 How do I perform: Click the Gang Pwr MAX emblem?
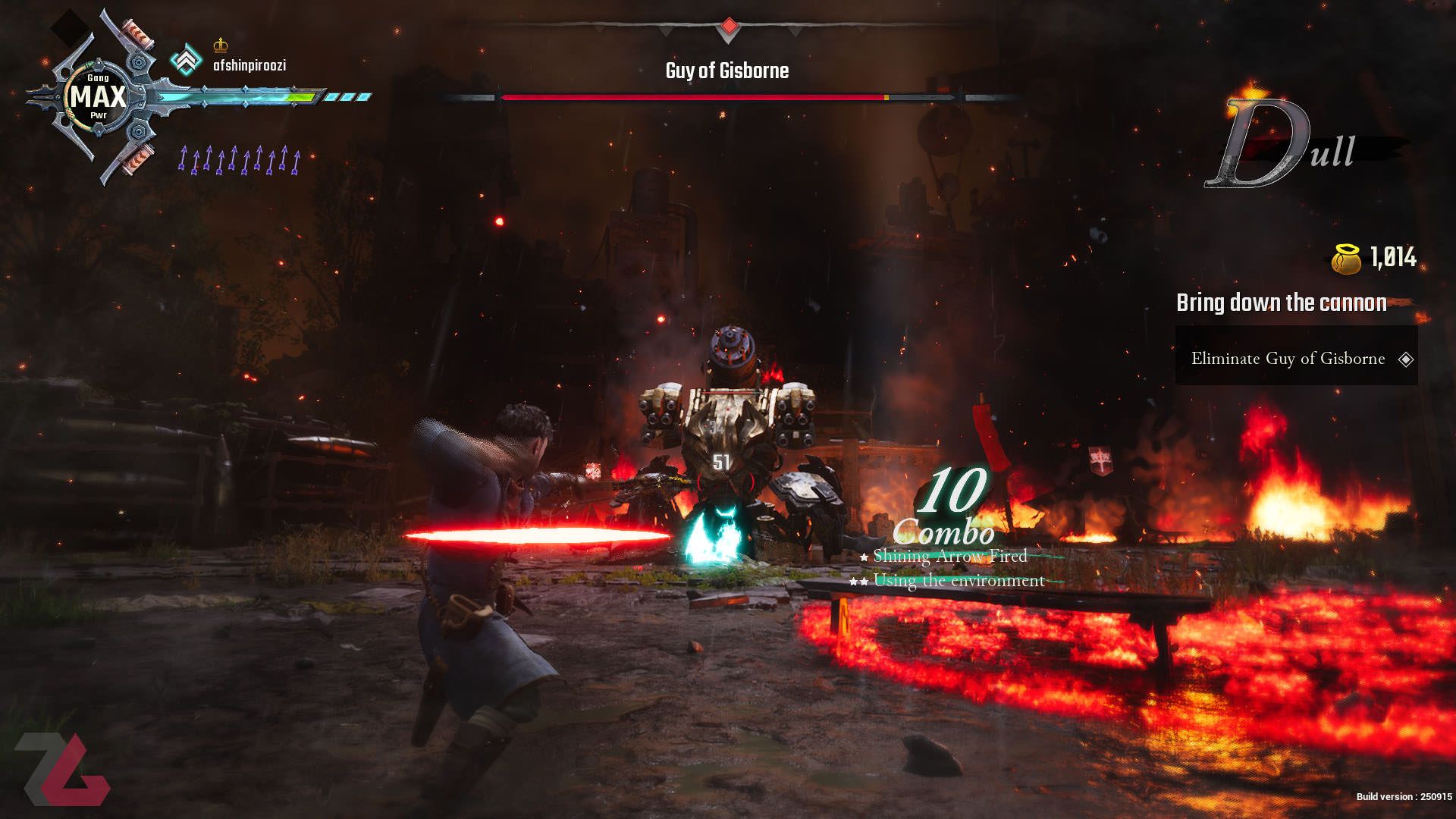98,97
